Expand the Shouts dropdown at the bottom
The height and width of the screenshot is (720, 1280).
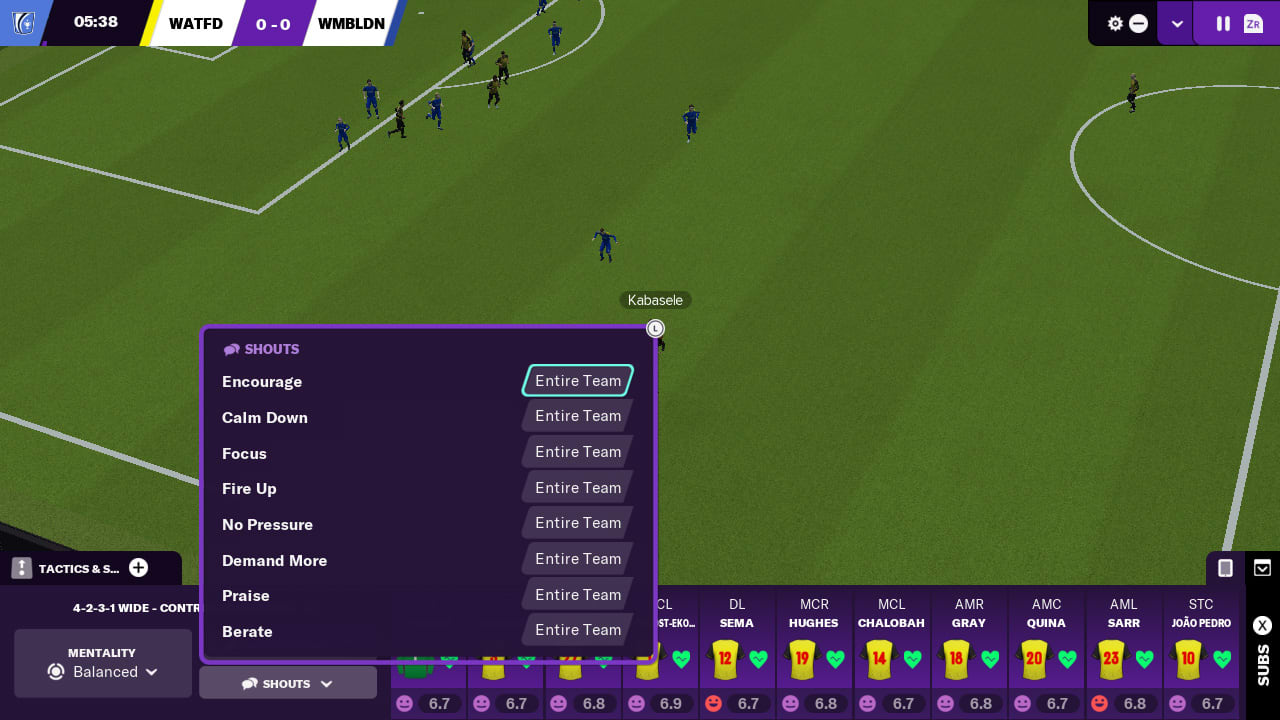[x=288, y=682]
